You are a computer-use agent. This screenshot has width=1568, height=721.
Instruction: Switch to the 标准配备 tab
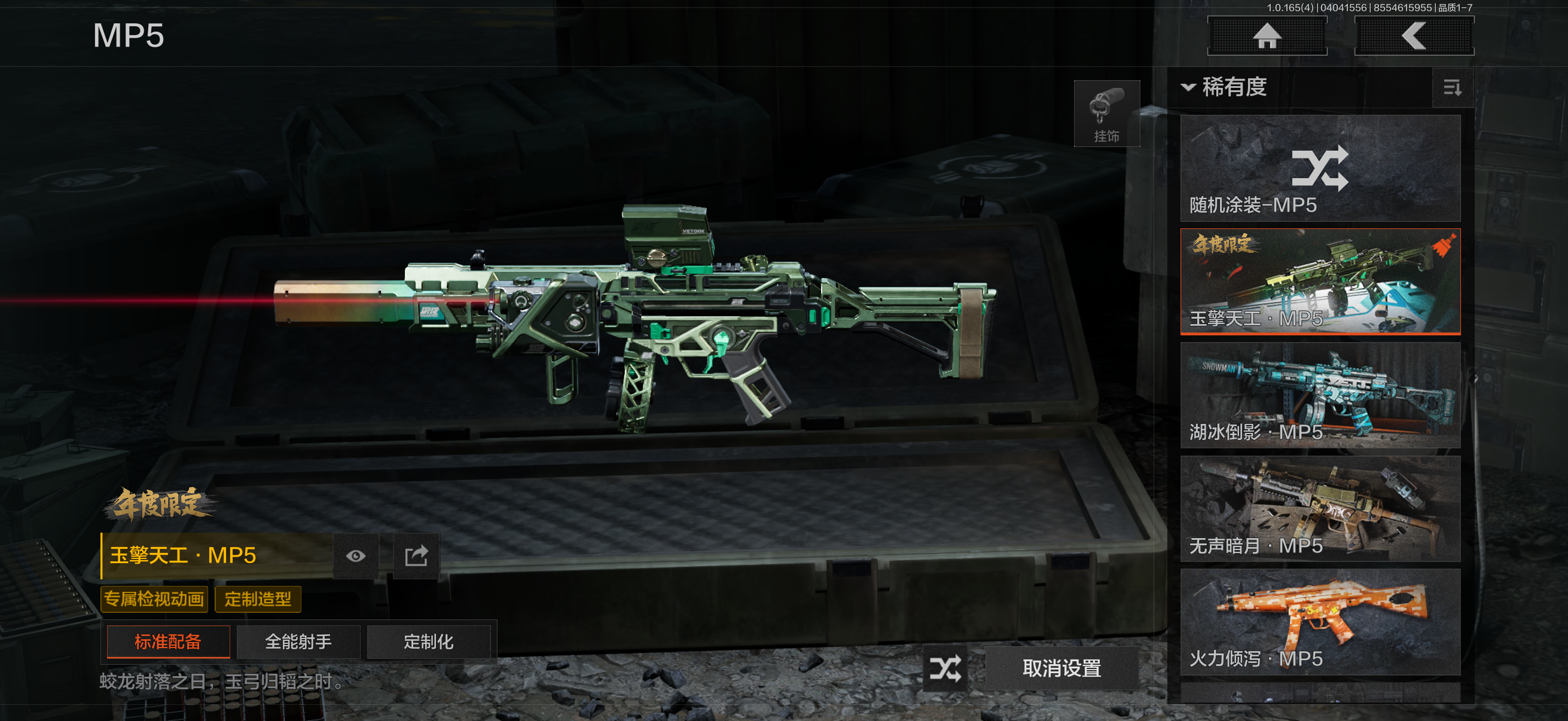[x=168, y=641]
